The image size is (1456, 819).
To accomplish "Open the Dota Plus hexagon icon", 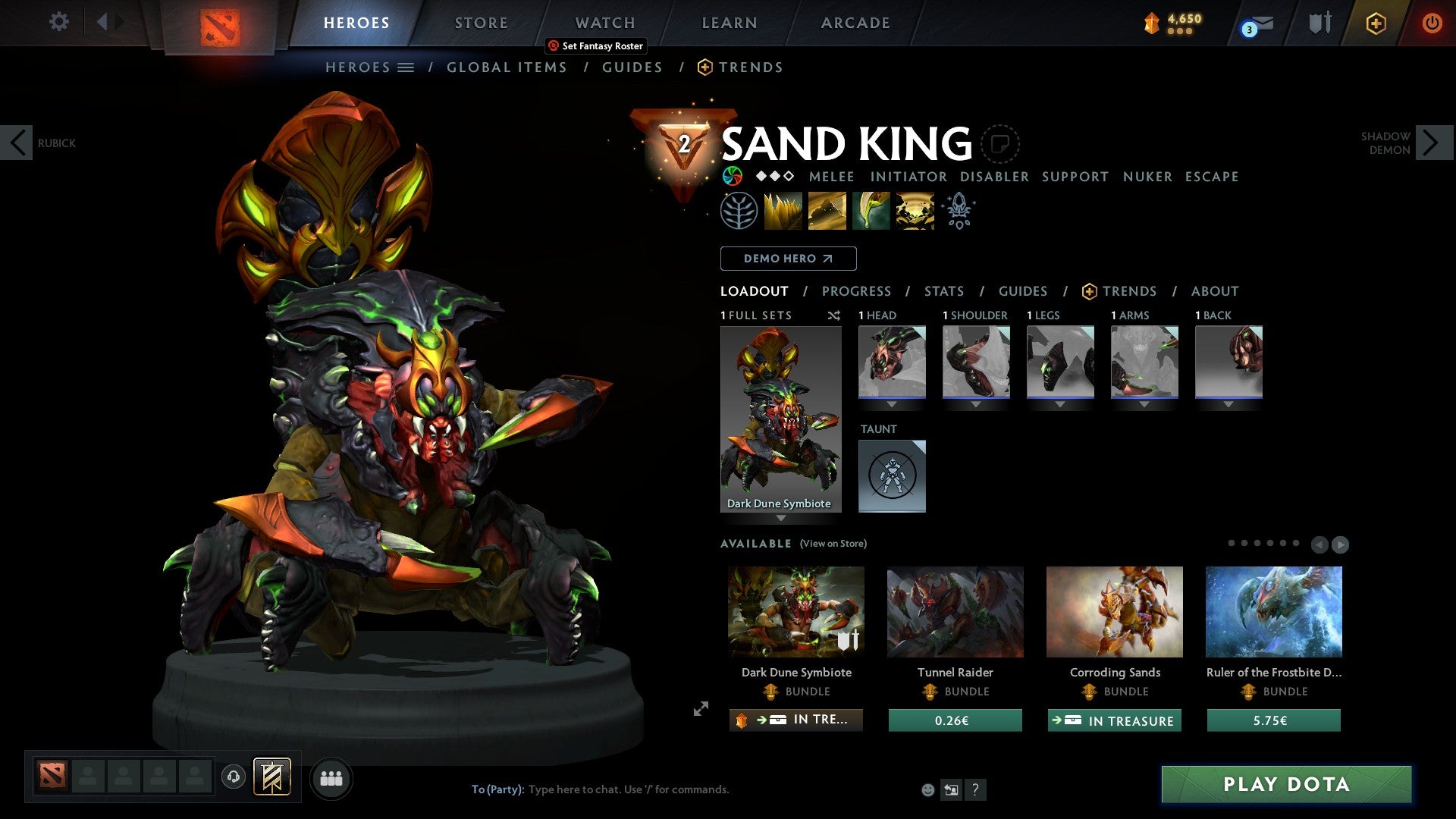I will click(1376, 23).
